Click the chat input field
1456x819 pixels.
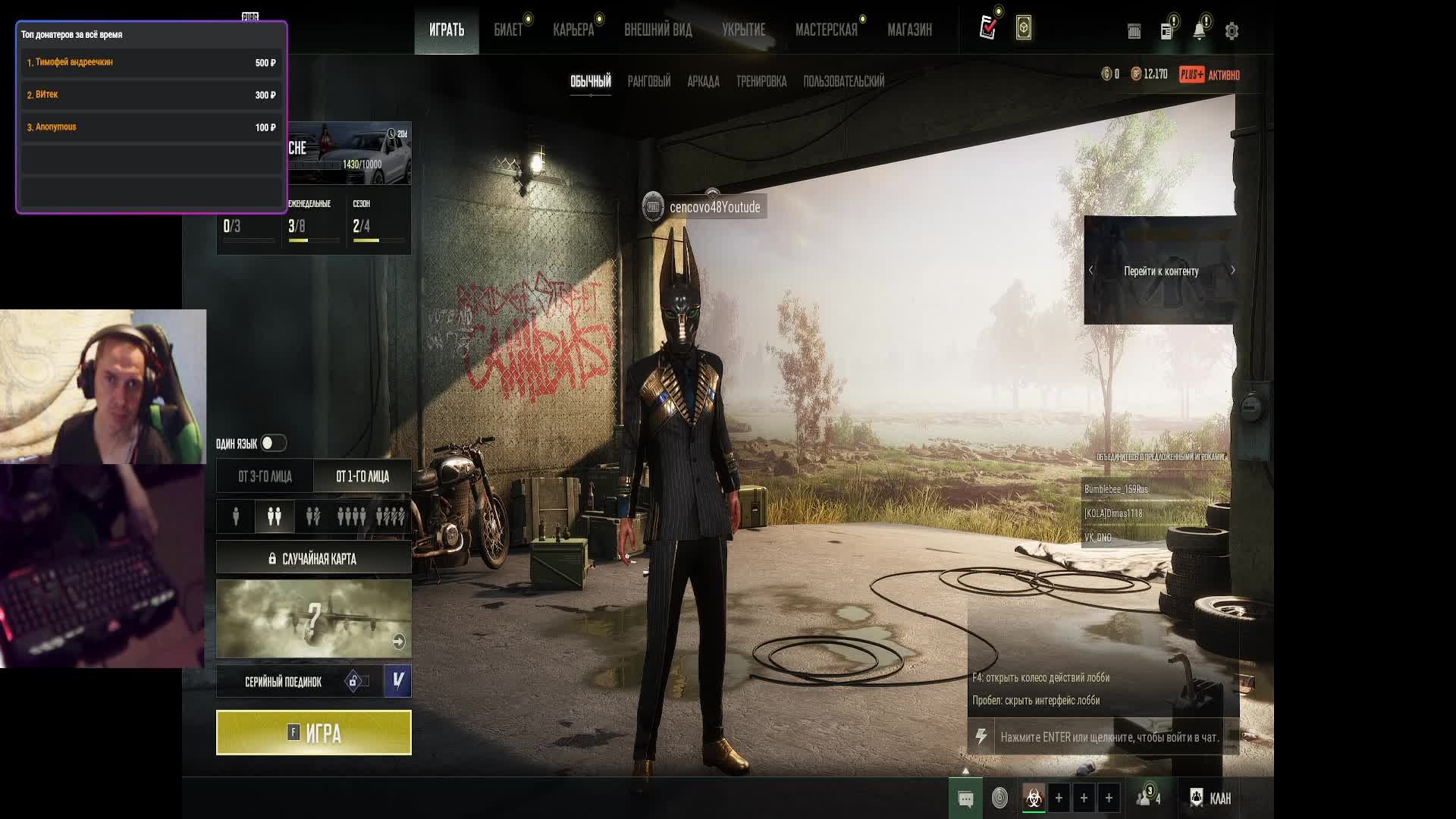(x=1109, y=737)
